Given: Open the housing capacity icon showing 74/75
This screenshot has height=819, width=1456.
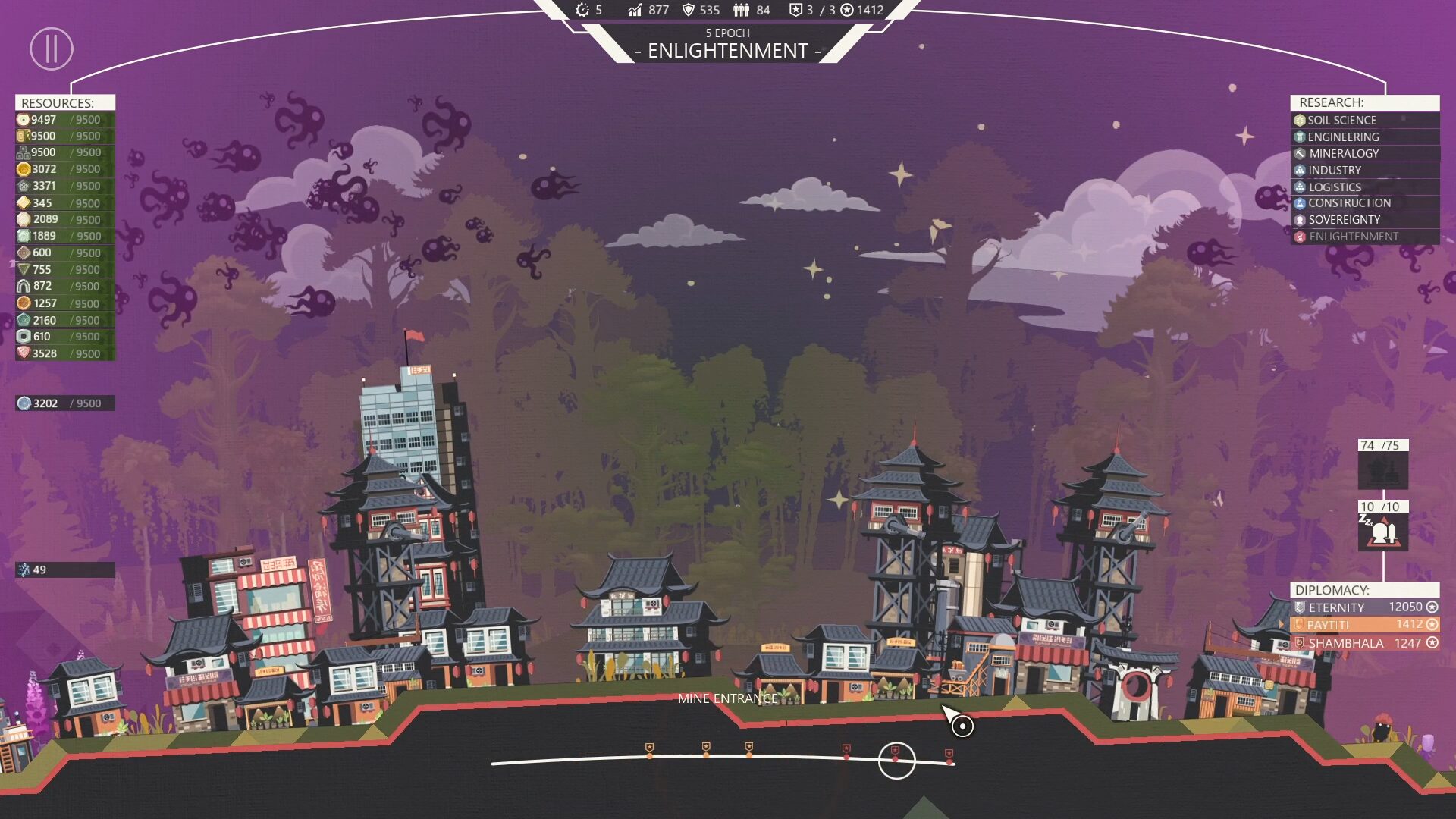Looking at the screenshot, I should click(1382, 471).
